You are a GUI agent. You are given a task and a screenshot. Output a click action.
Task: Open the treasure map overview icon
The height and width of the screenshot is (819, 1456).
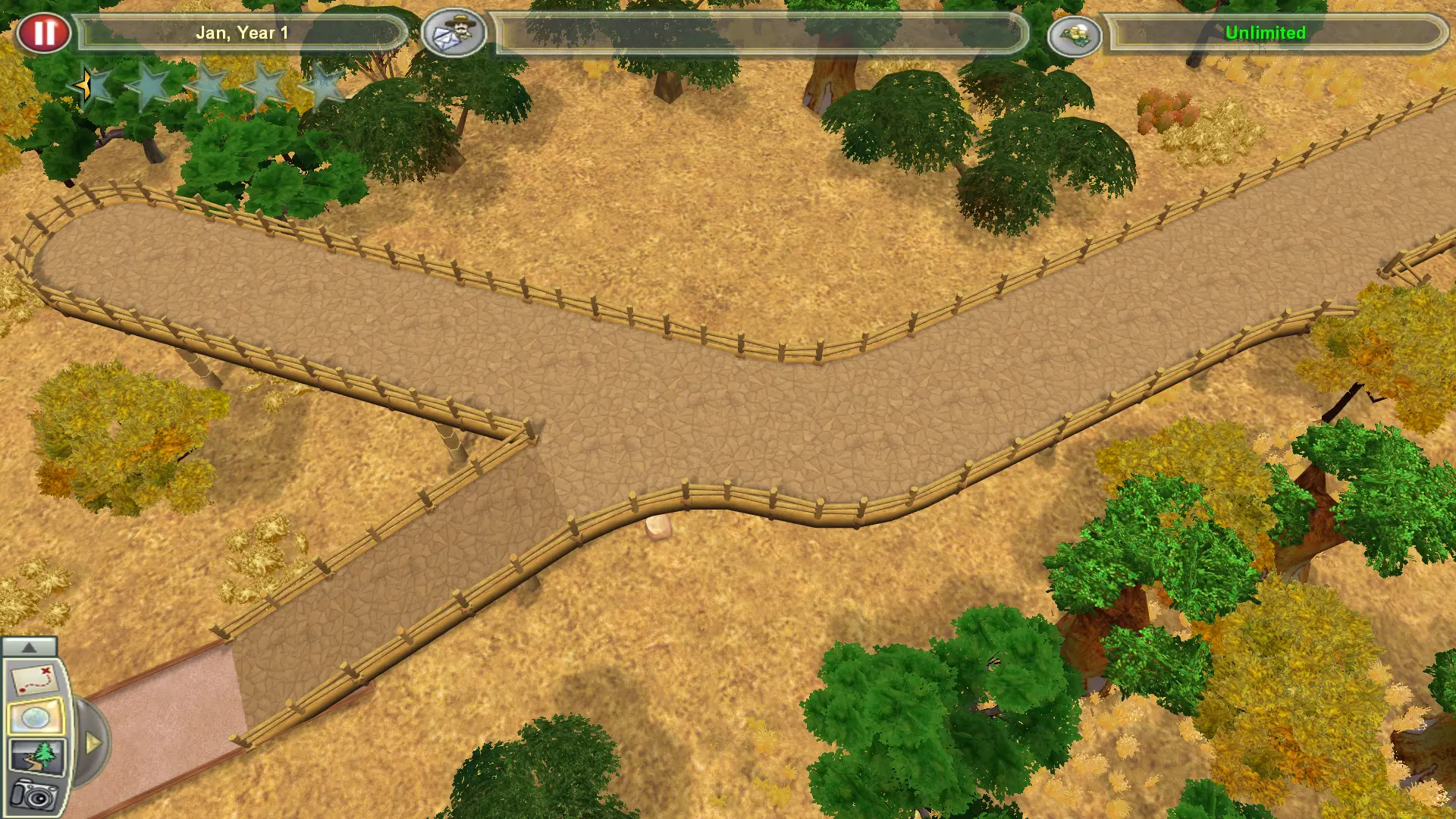(33, 679)
